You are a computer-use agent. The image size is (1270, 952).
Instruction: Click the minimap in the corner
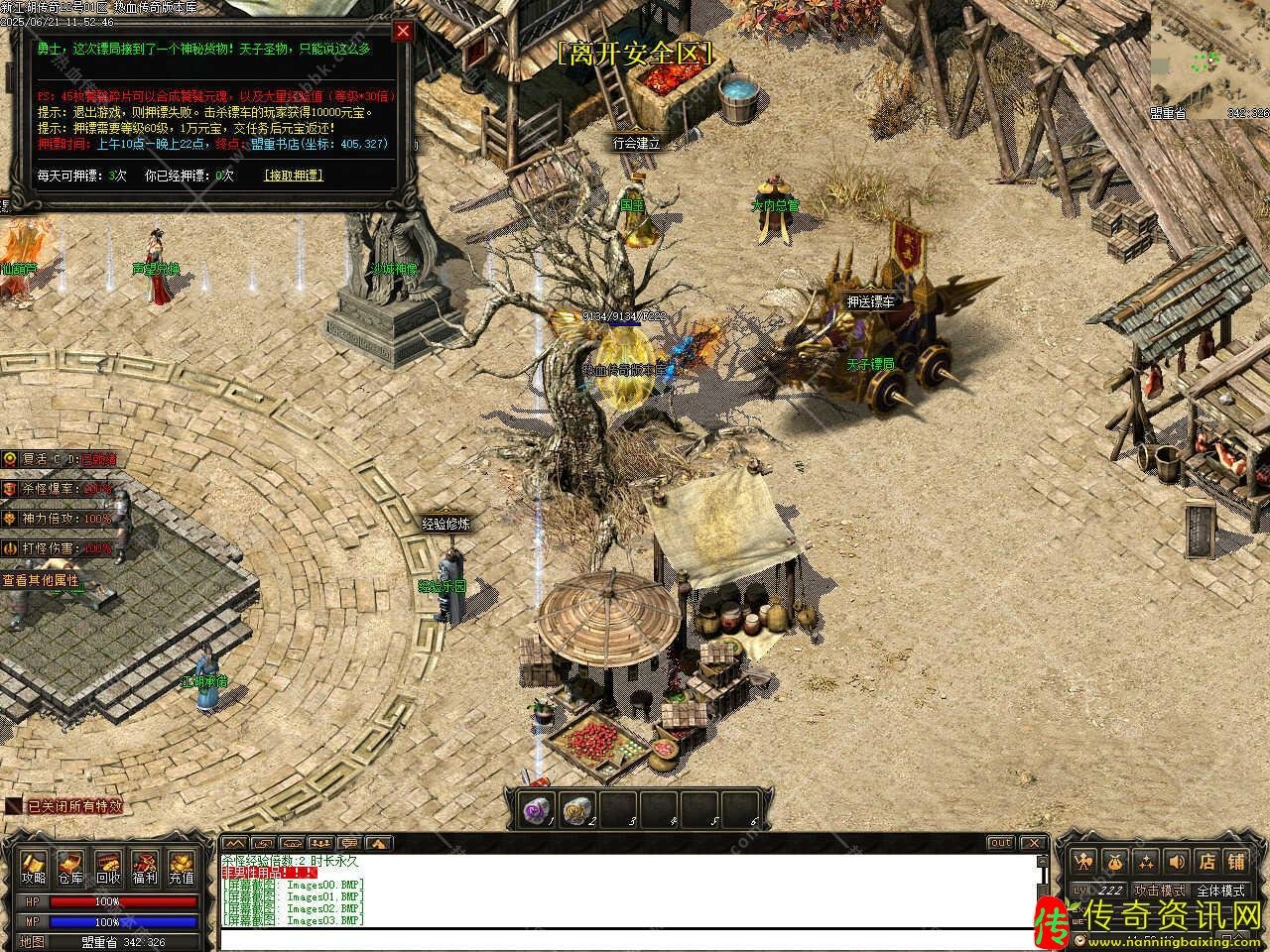pos(1210,59)
